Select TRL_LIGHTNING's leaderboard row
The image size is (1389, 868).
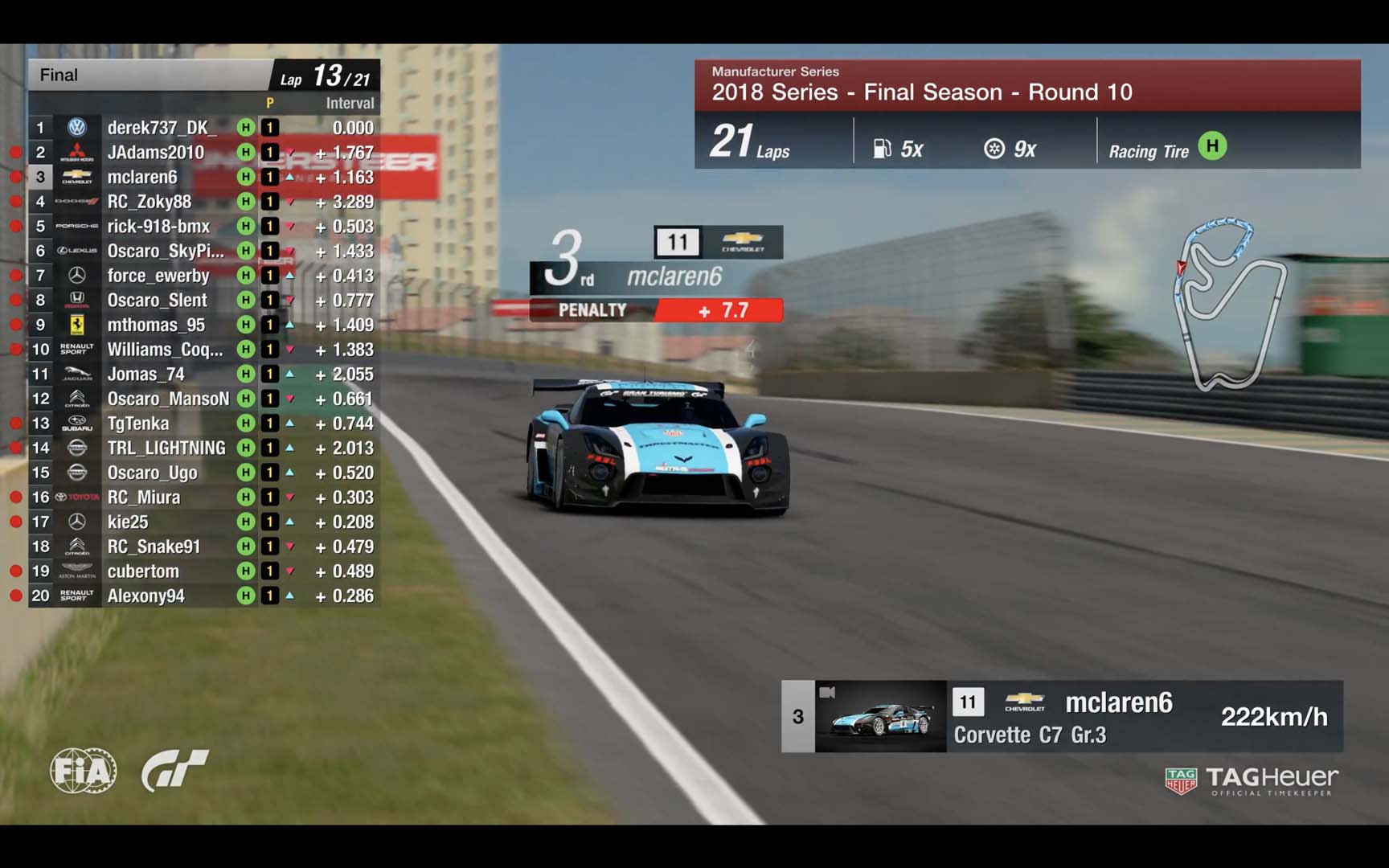click(x=166, y=448)
